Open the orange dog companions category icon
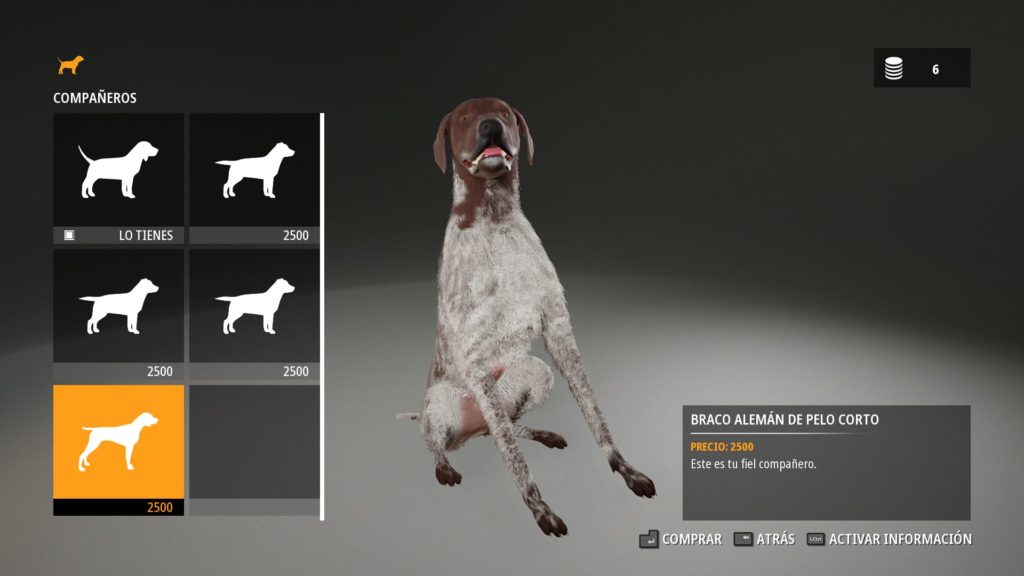 pyautogui.click(x=70, y=65)
